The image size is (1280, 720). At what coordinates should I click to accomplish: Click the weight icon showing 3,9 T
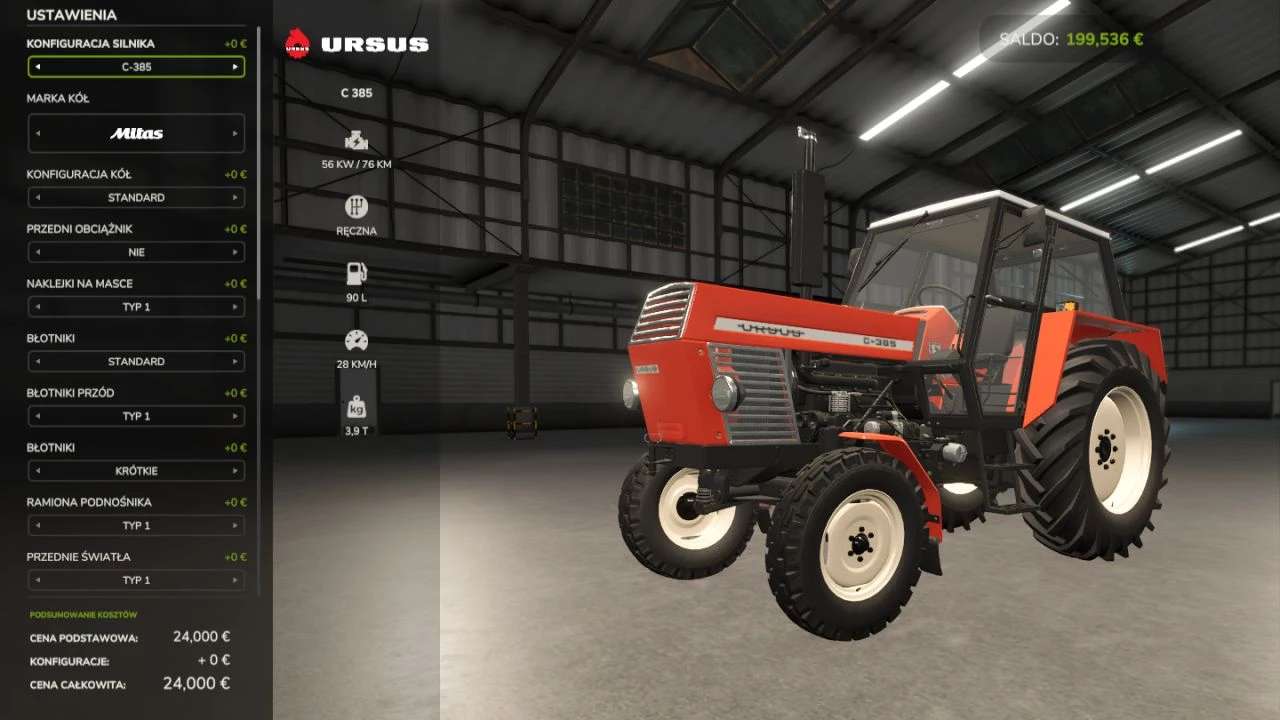(357, 405)
